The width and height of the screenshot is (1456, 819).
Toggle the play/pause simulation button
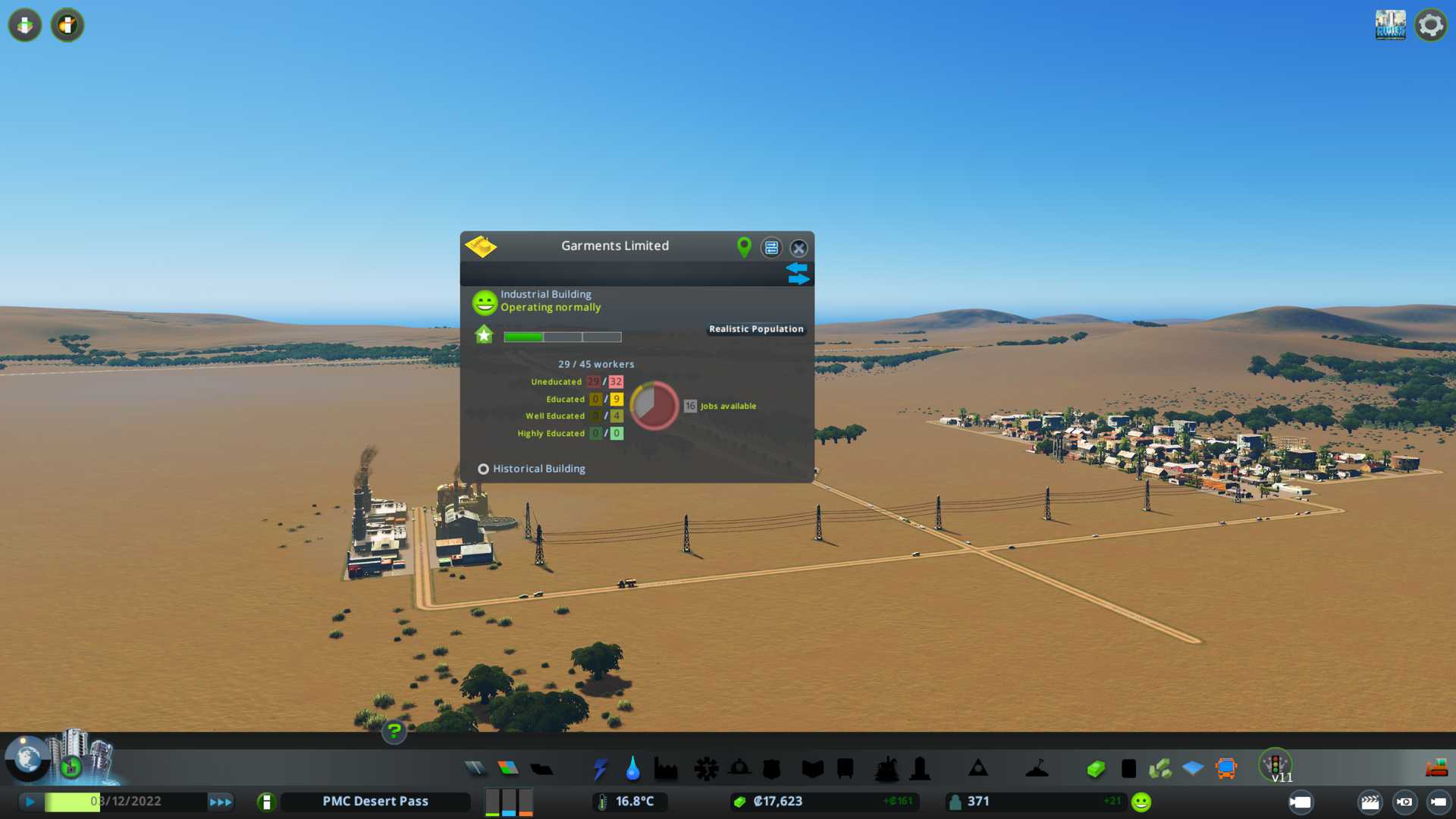30,802
